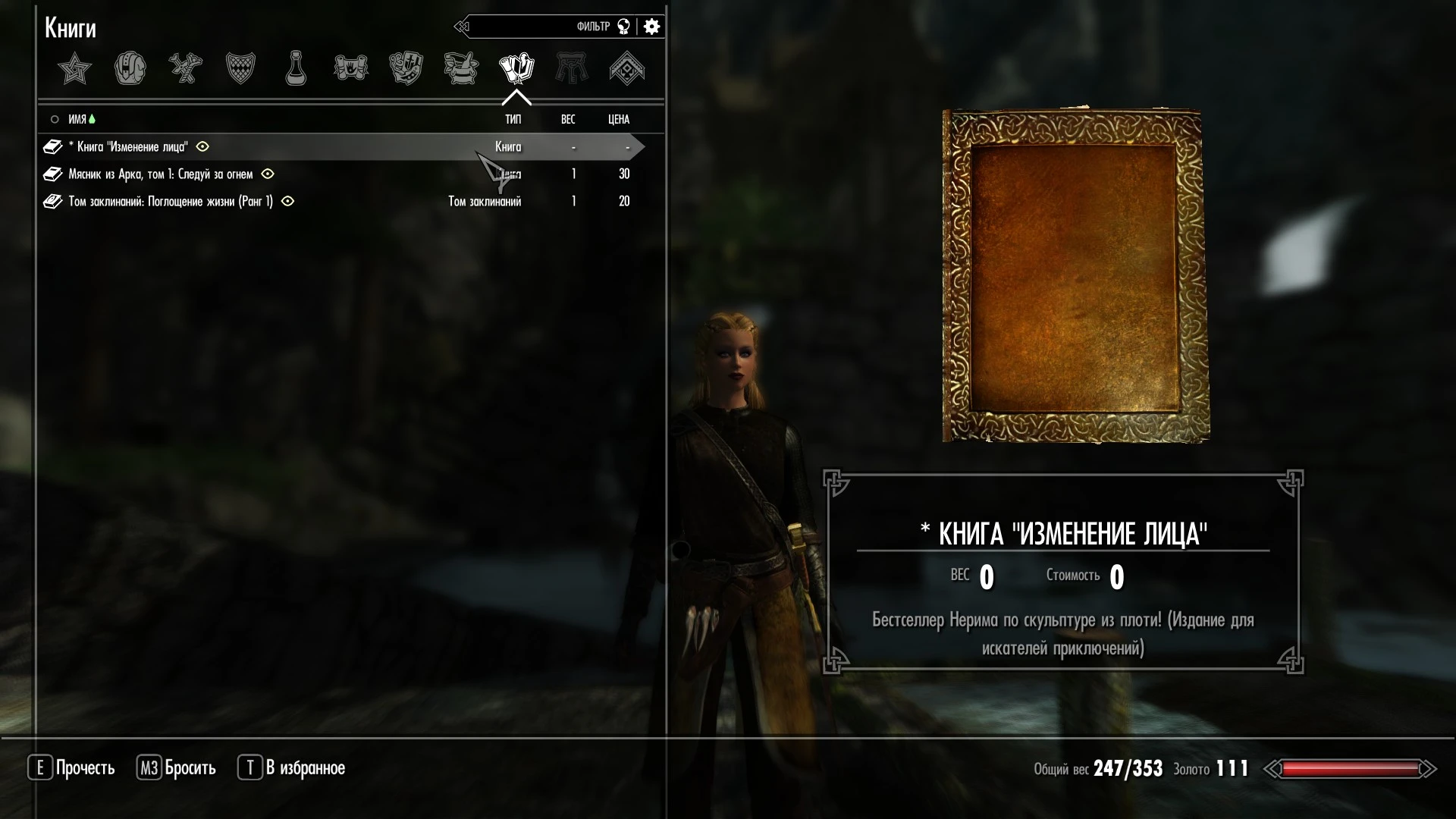Open the weapons category icon
This screenshot has width=1456, height=819.
click(x=184, y=68)
